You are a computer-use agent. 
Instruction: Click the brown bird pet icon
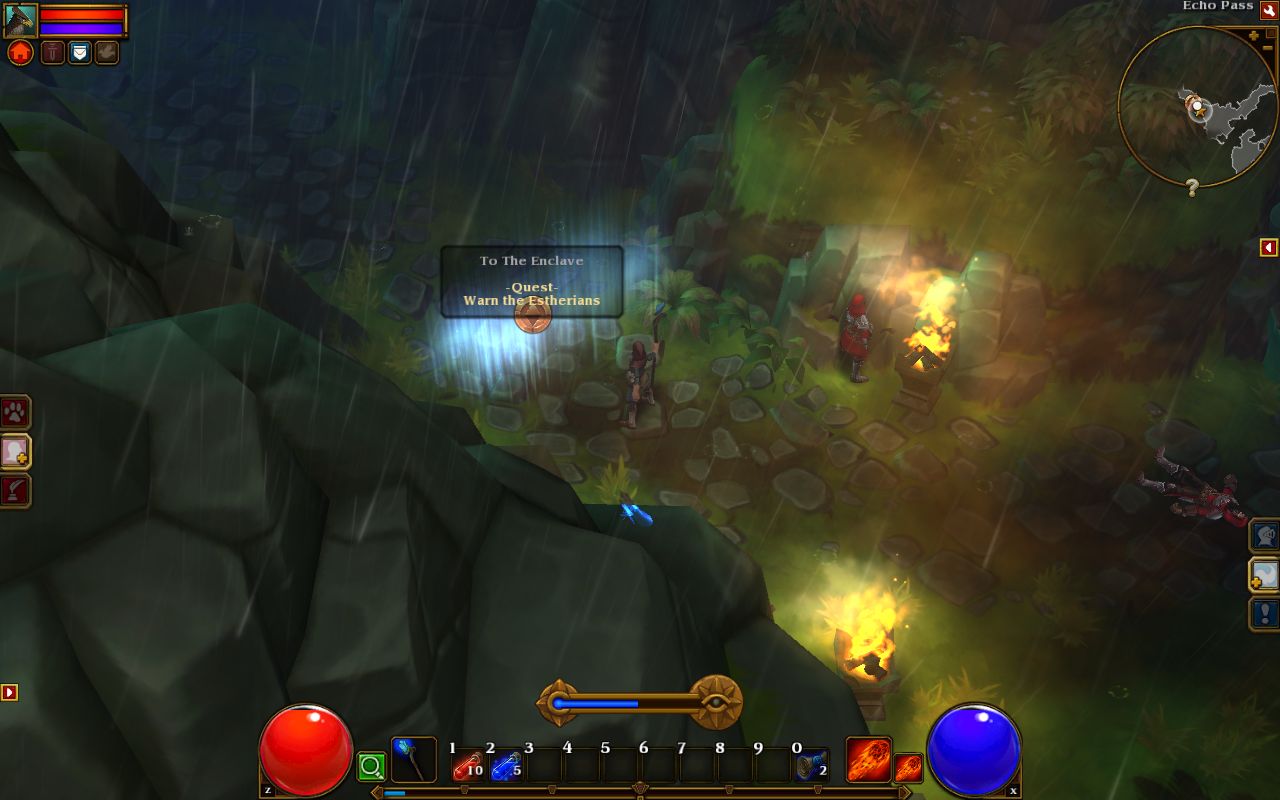[107, 52]
